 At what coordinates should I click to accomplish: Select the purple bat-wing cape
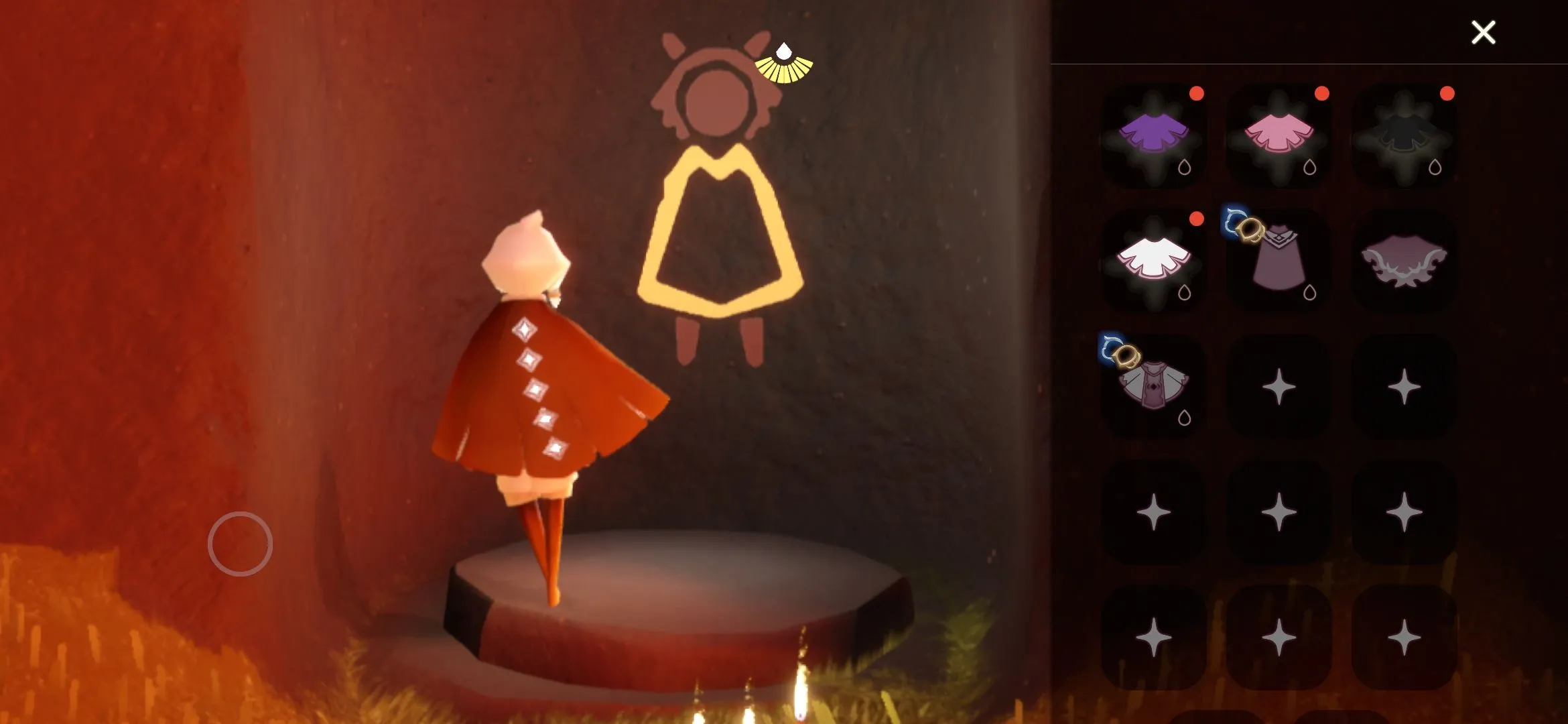(1404, 261)
